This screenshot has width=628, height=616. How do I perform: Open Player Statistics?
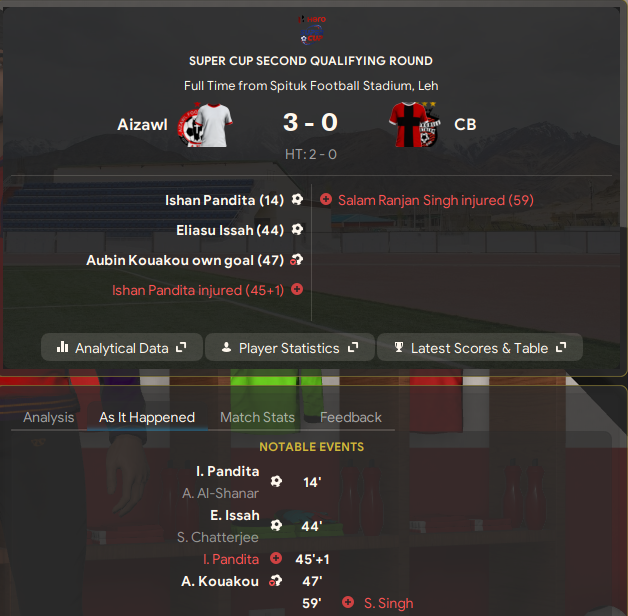click(289, 348)
